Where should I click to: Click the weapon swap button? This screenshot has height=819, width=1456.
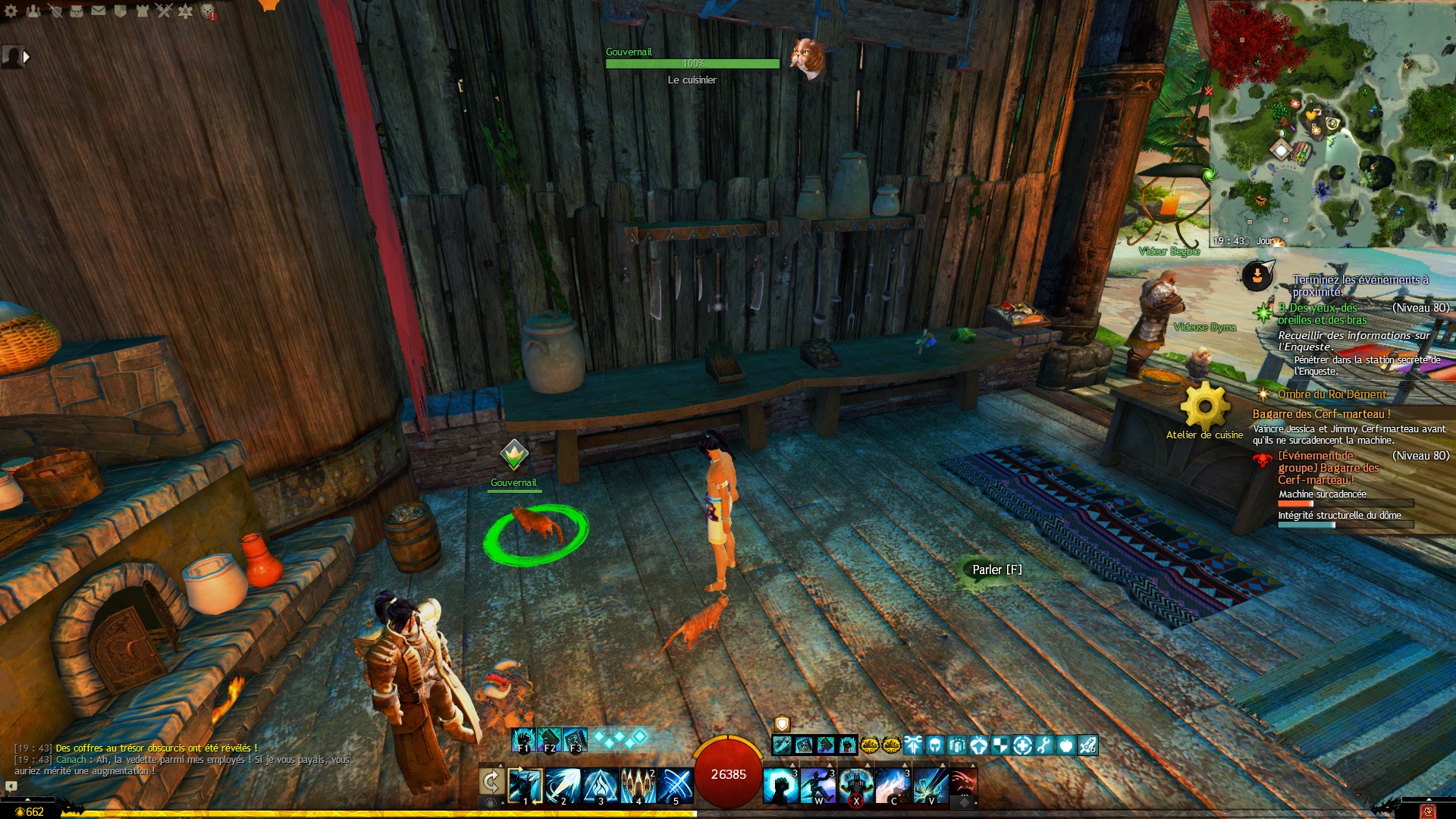coord(491,781)
